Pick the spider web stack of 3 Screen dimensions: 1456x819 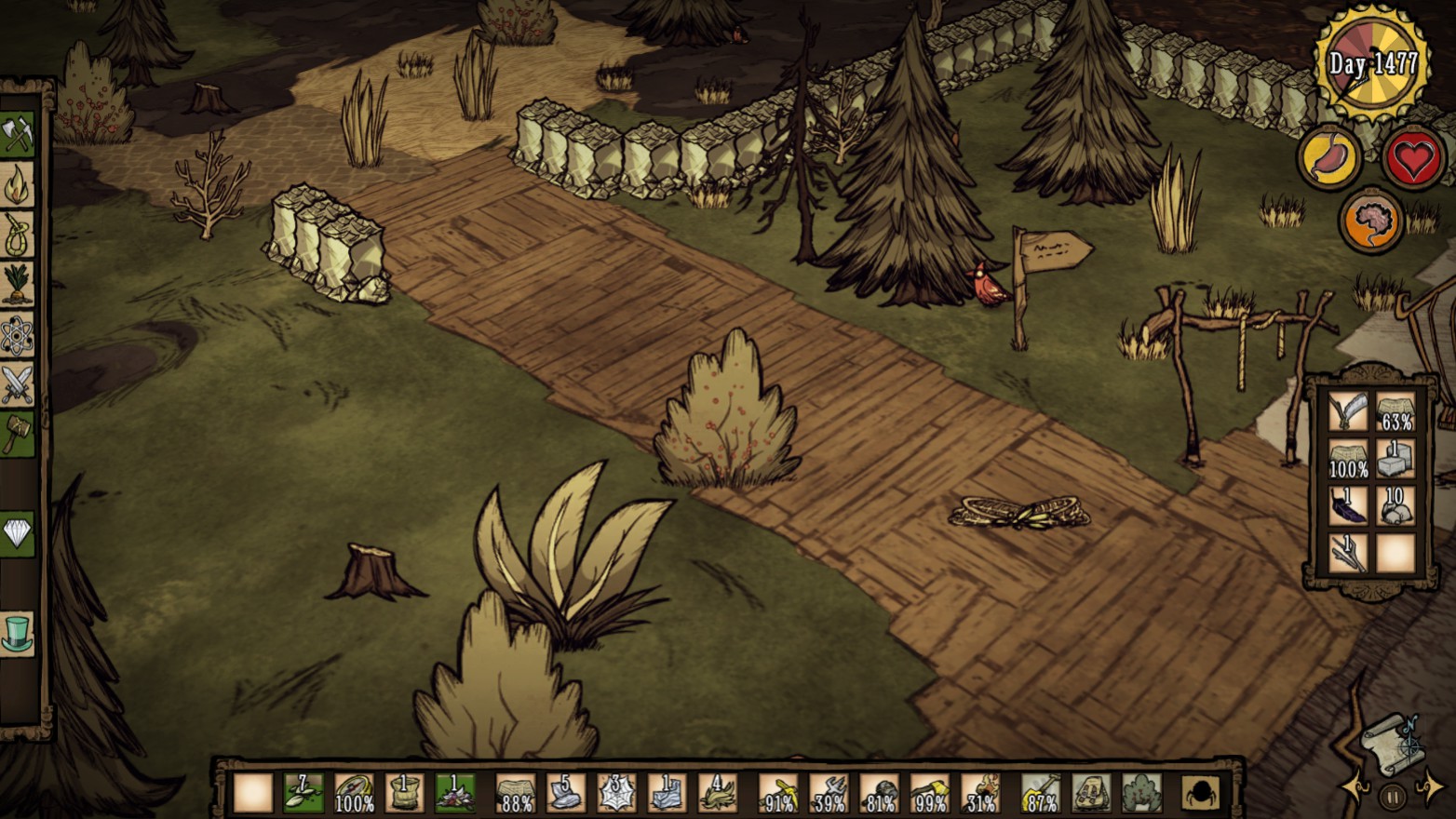click(x=615, y=793)
